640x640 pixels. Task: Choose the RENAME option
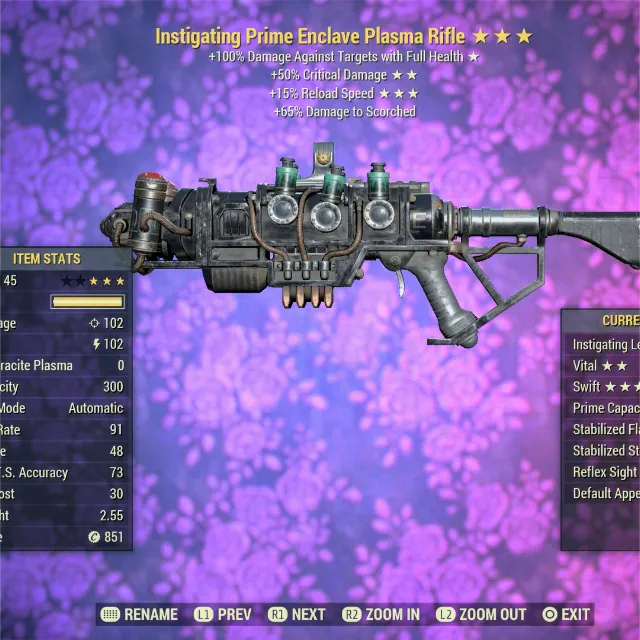click(139, 614)
